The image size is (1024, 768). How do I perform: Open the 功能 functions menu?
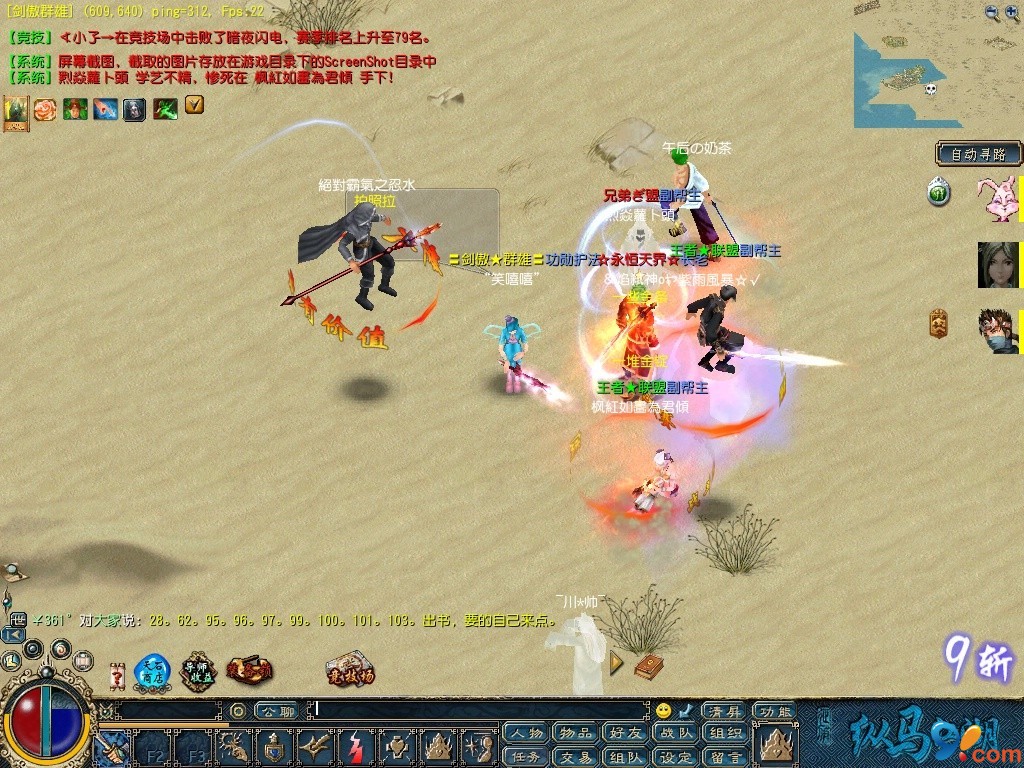pos(775,711)
